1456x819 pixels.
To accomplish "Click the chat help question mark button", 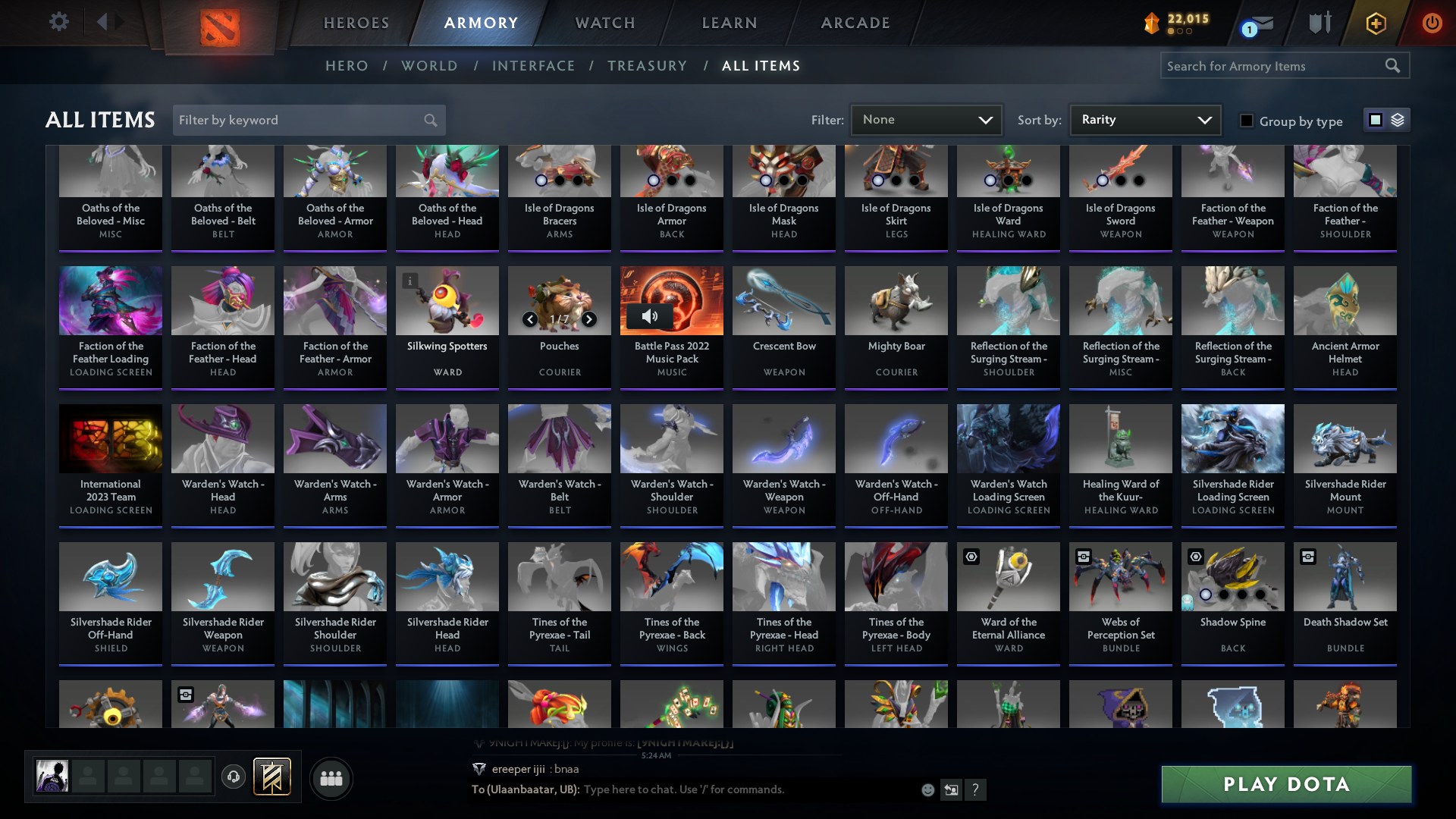I will pos(976,790).
